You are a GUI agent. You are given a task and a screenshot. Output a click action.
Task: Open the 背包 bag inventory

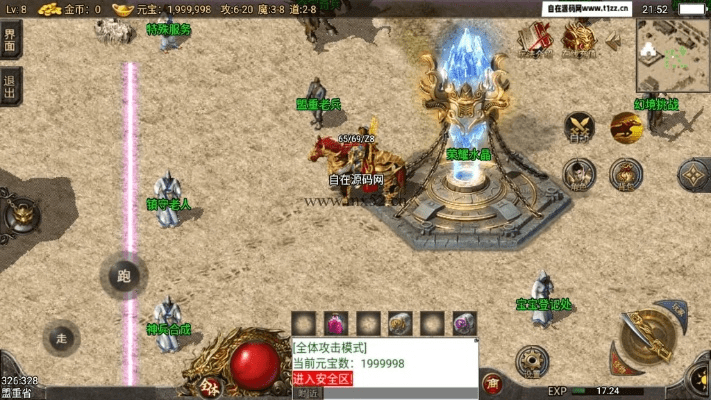click(627, 174)
